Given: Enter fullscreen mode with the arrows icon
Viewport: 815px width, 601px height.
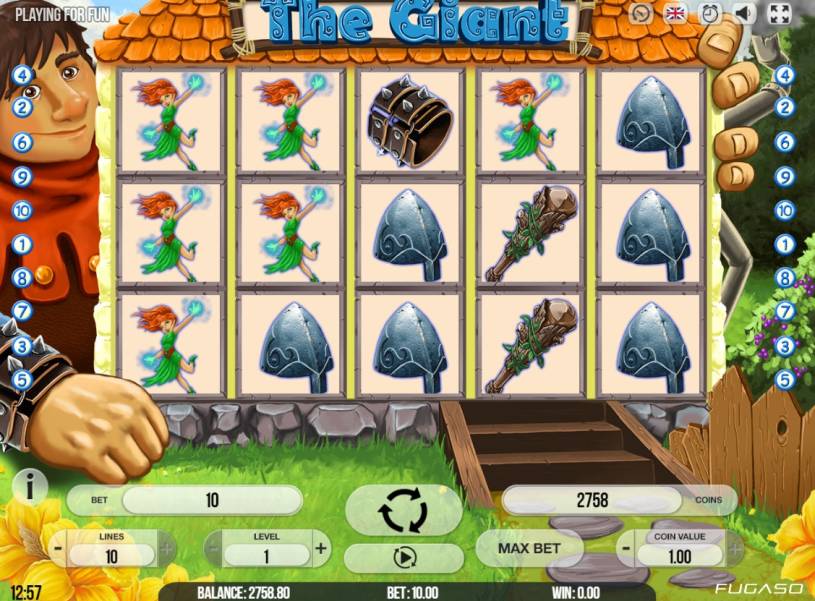Looking at the screenshot, I should tap(778, 13).
